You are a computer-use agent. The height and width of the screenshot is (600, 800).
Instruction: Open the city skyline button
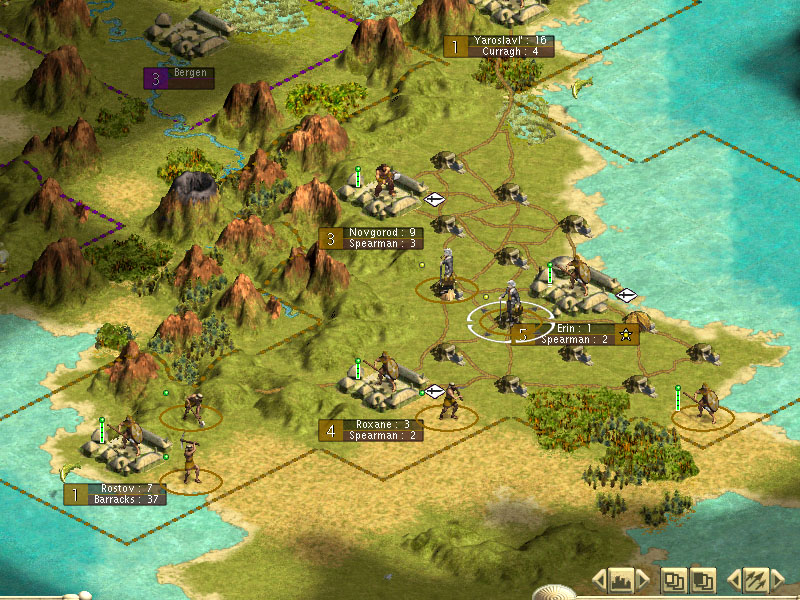(x=621, y=579)
